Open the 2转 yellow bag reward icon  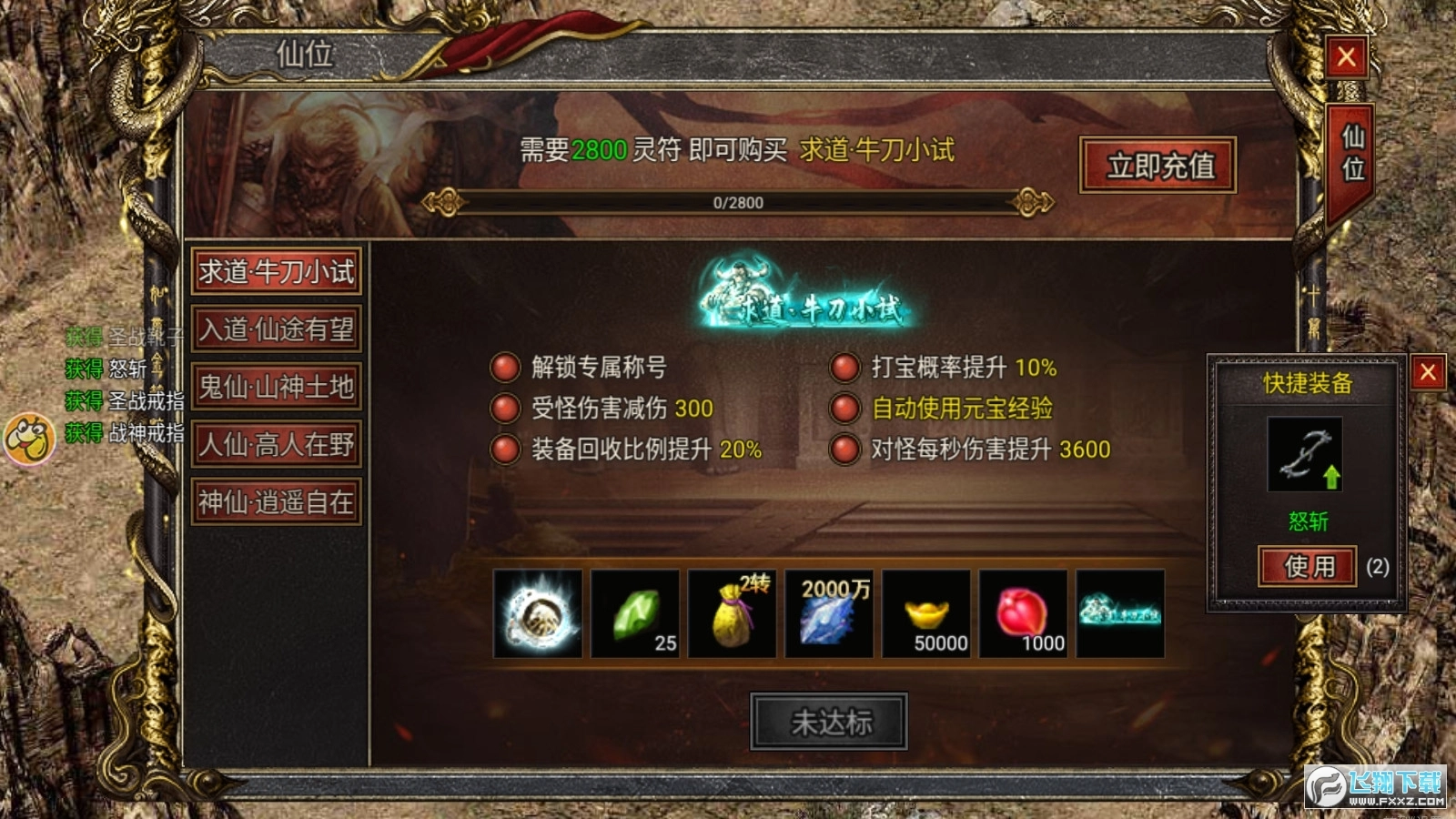click(731, 615)
